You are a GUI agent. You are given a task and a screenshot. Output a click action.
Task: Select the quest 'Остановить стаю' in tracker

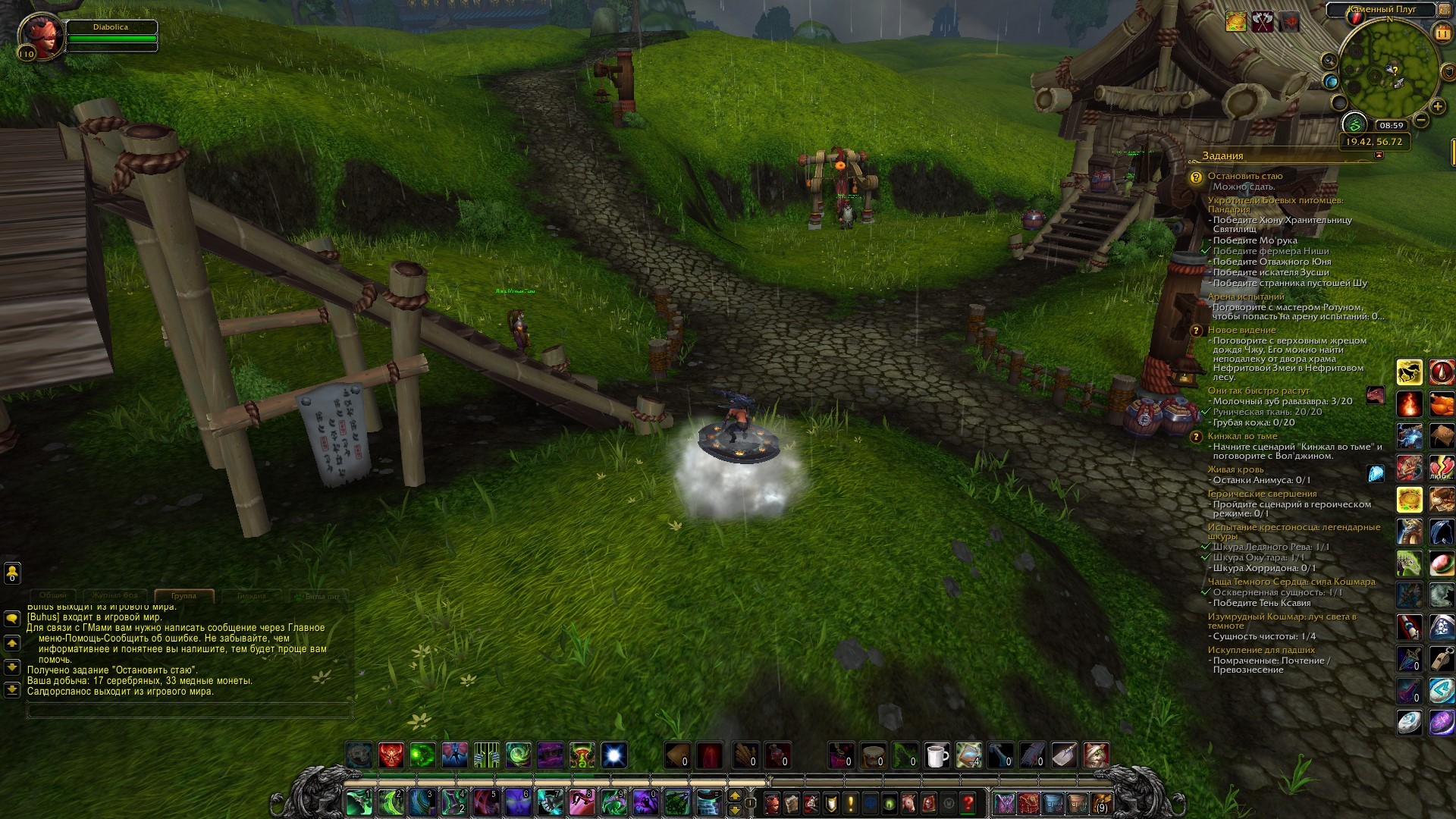click(1245, 176)
